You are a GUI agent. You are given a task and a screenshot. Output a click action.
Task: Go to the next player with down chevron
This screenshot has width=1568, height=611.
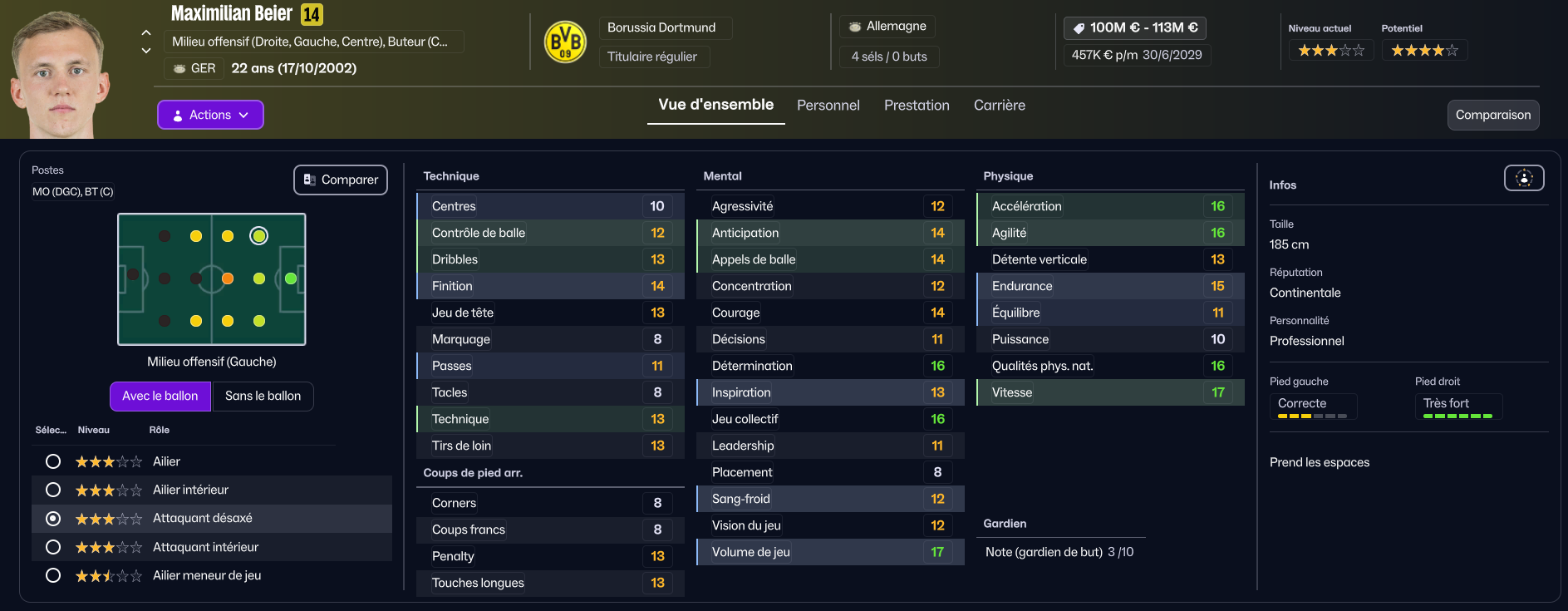pos(146,51)
